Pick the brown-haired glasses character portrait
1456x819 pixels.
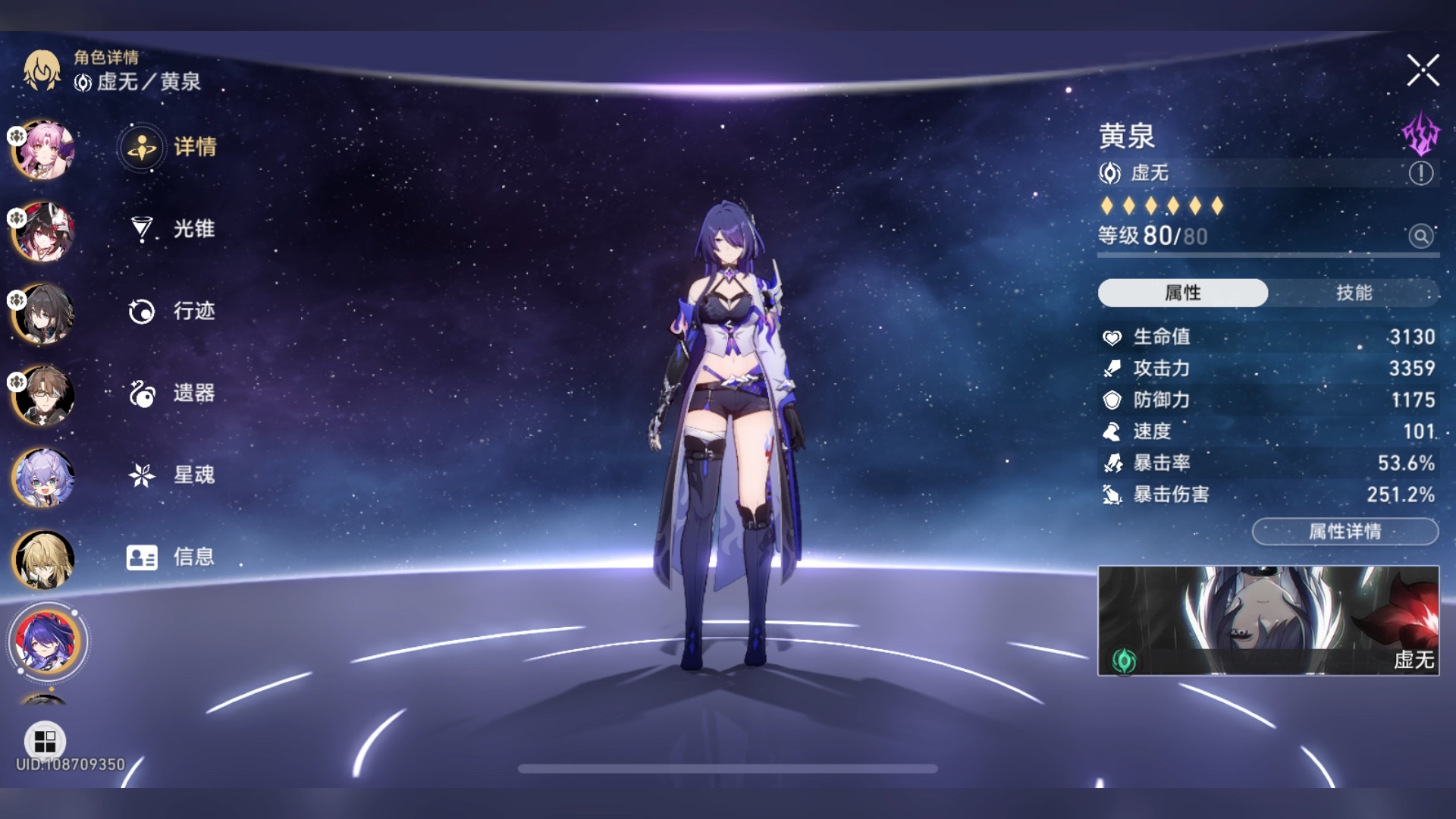(44, 395)
